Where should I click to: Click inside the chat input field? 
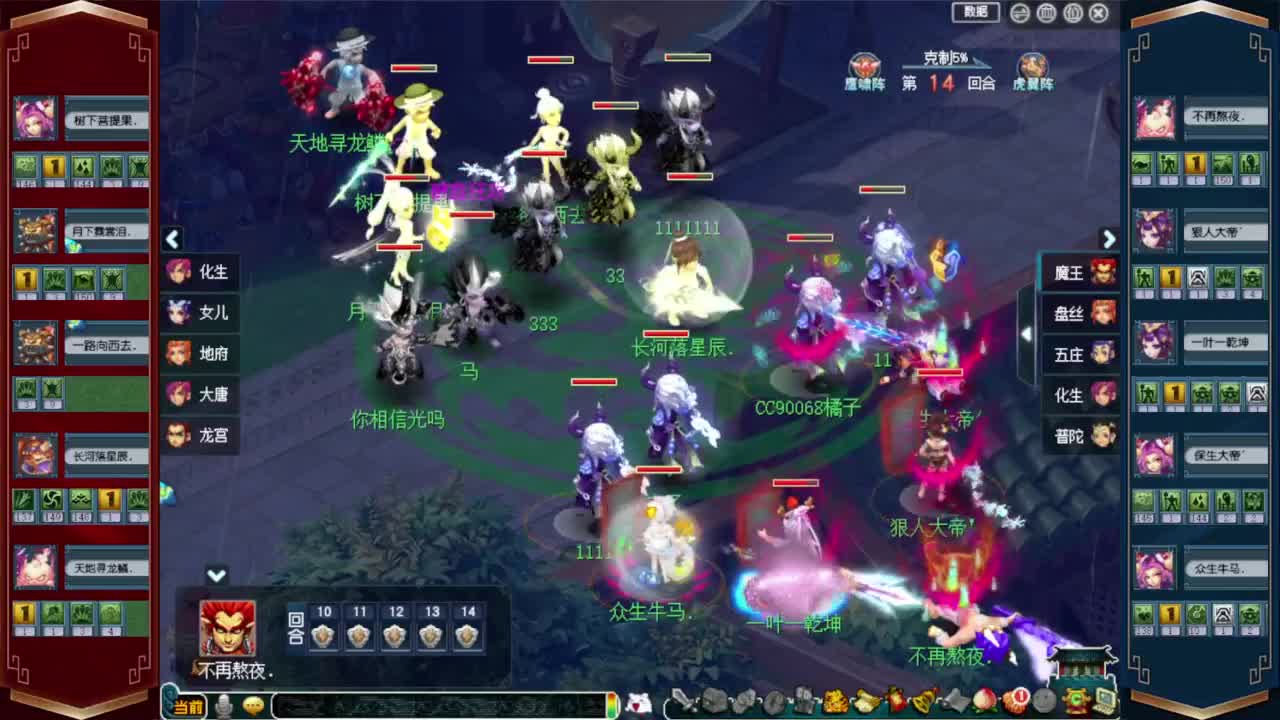[430, 703]
